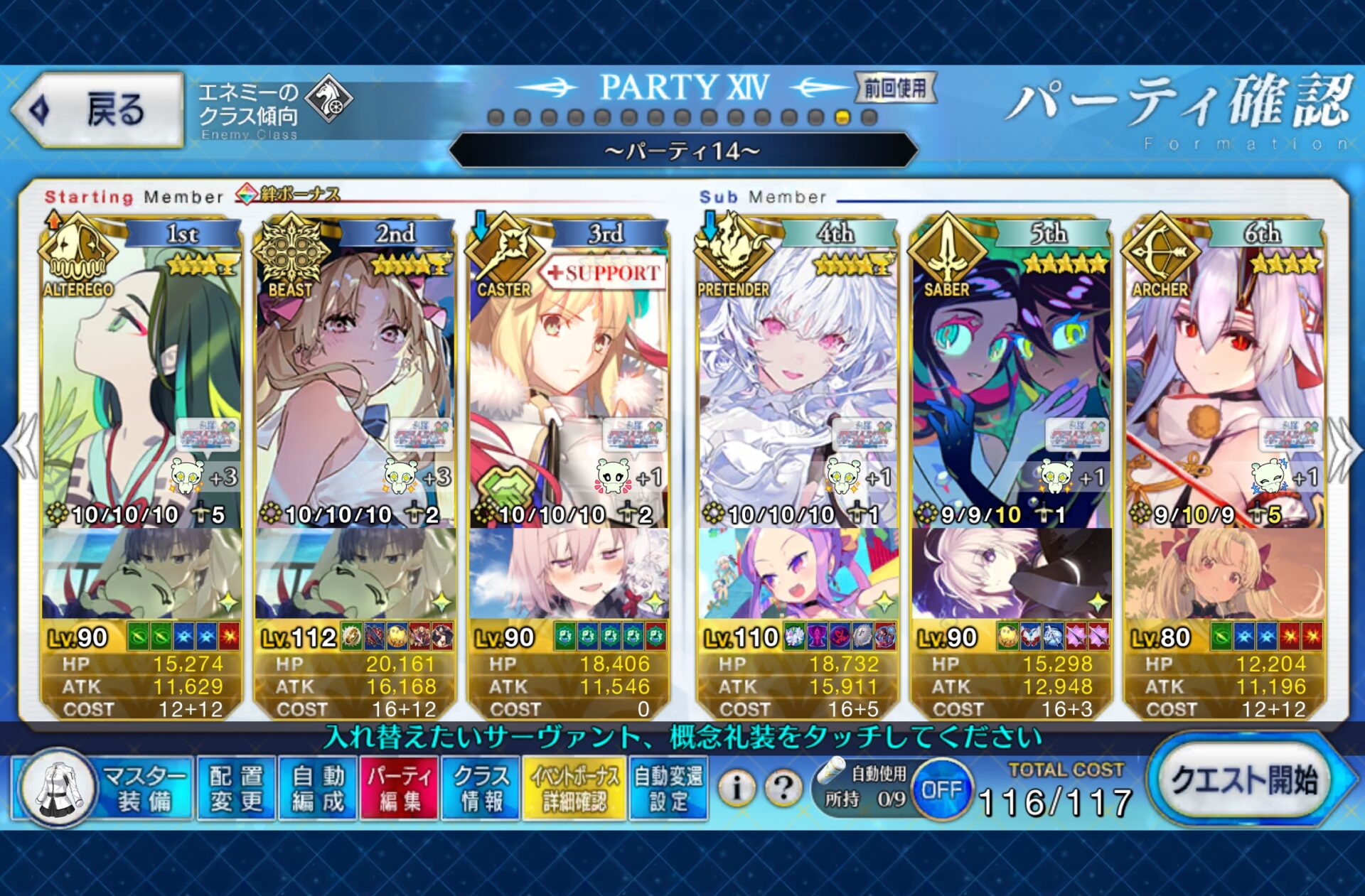Open 自動変還設定 auto conversion settings

pos(668,789)
